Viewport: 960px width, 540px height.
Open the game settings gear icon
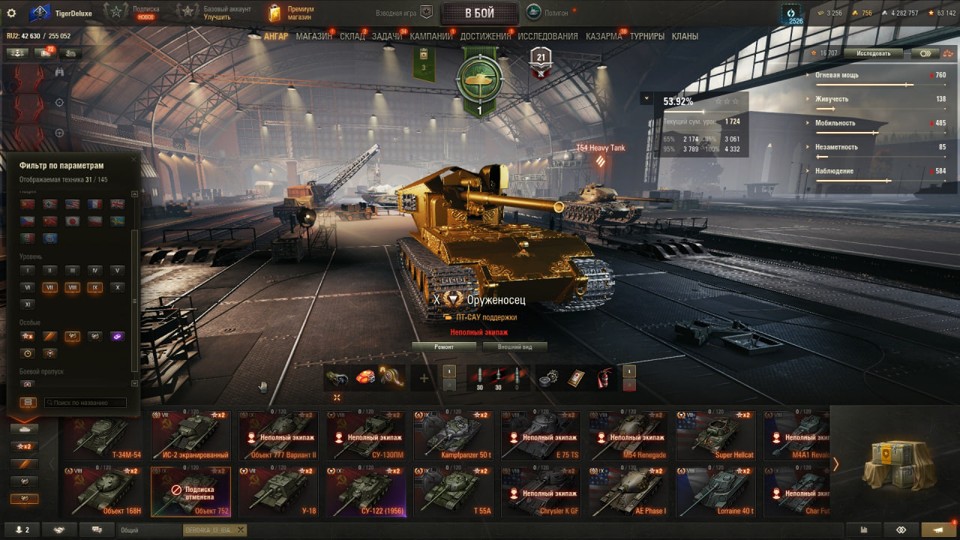[x=12, y=12]
